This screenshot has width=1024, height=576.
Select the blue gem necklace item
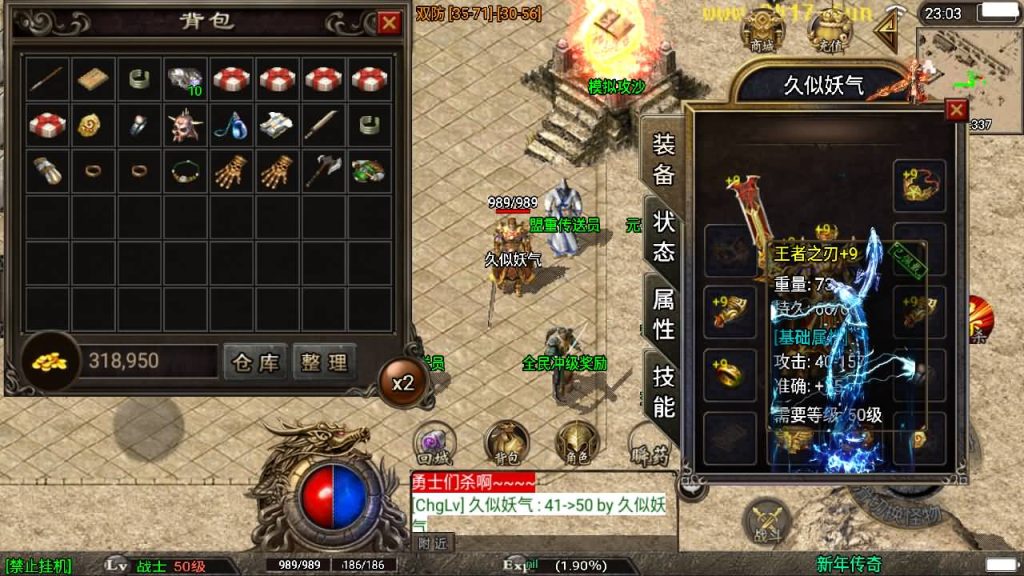tap(231, 124)
